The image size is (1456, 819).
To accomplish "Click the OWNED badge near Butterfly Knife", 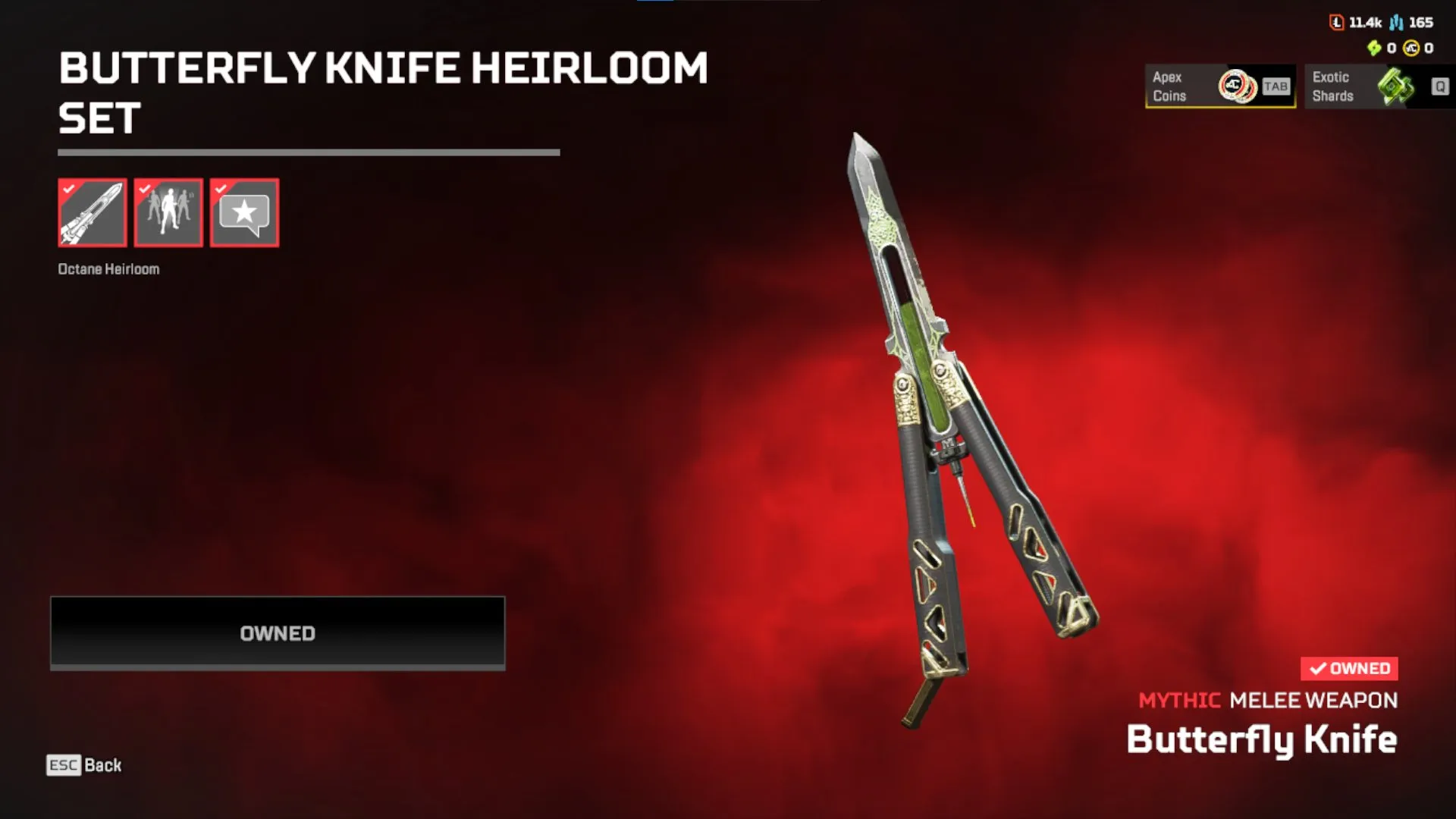I will [x=1348, y=668].
